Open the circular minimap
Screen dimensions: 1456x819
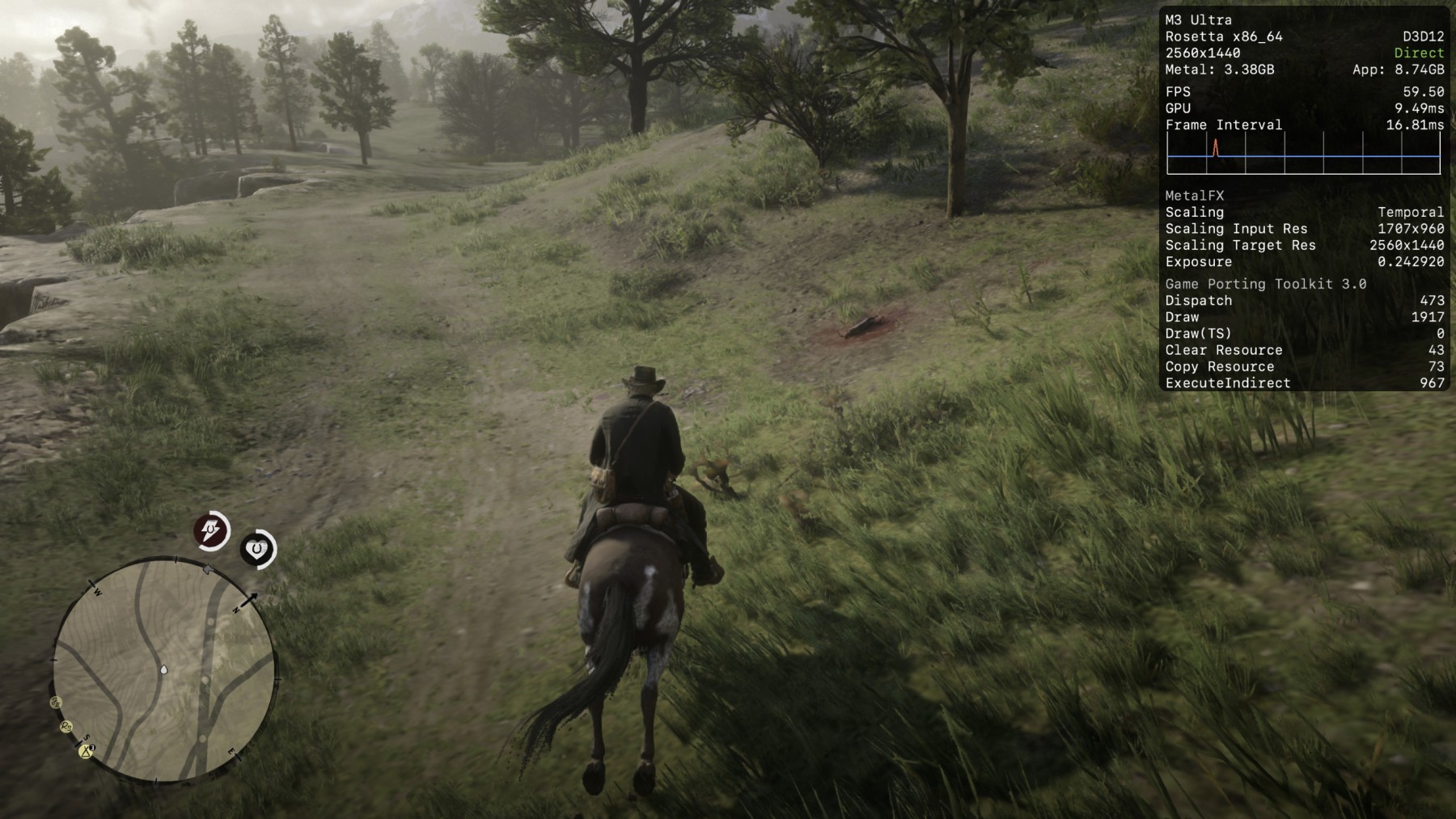click(165, 670)
